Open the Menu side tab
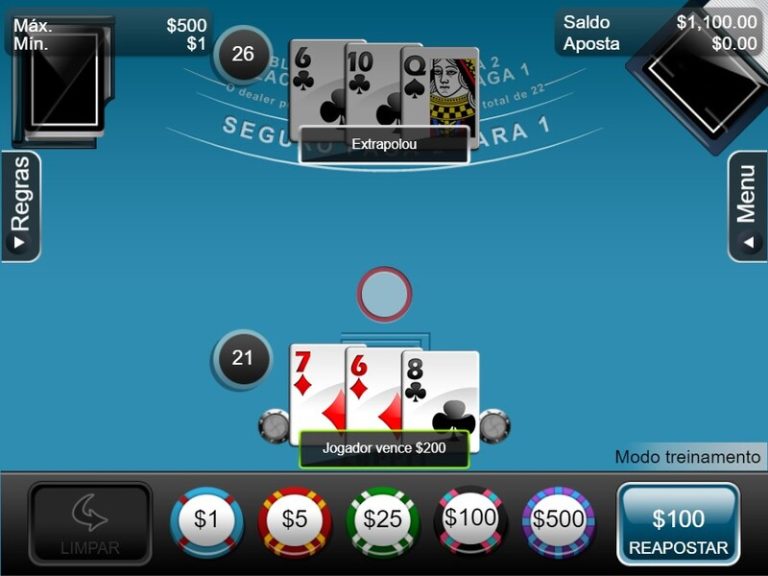The height and width of the screenshot is (576, 768). pyautogui.click(x=747, y=207)
